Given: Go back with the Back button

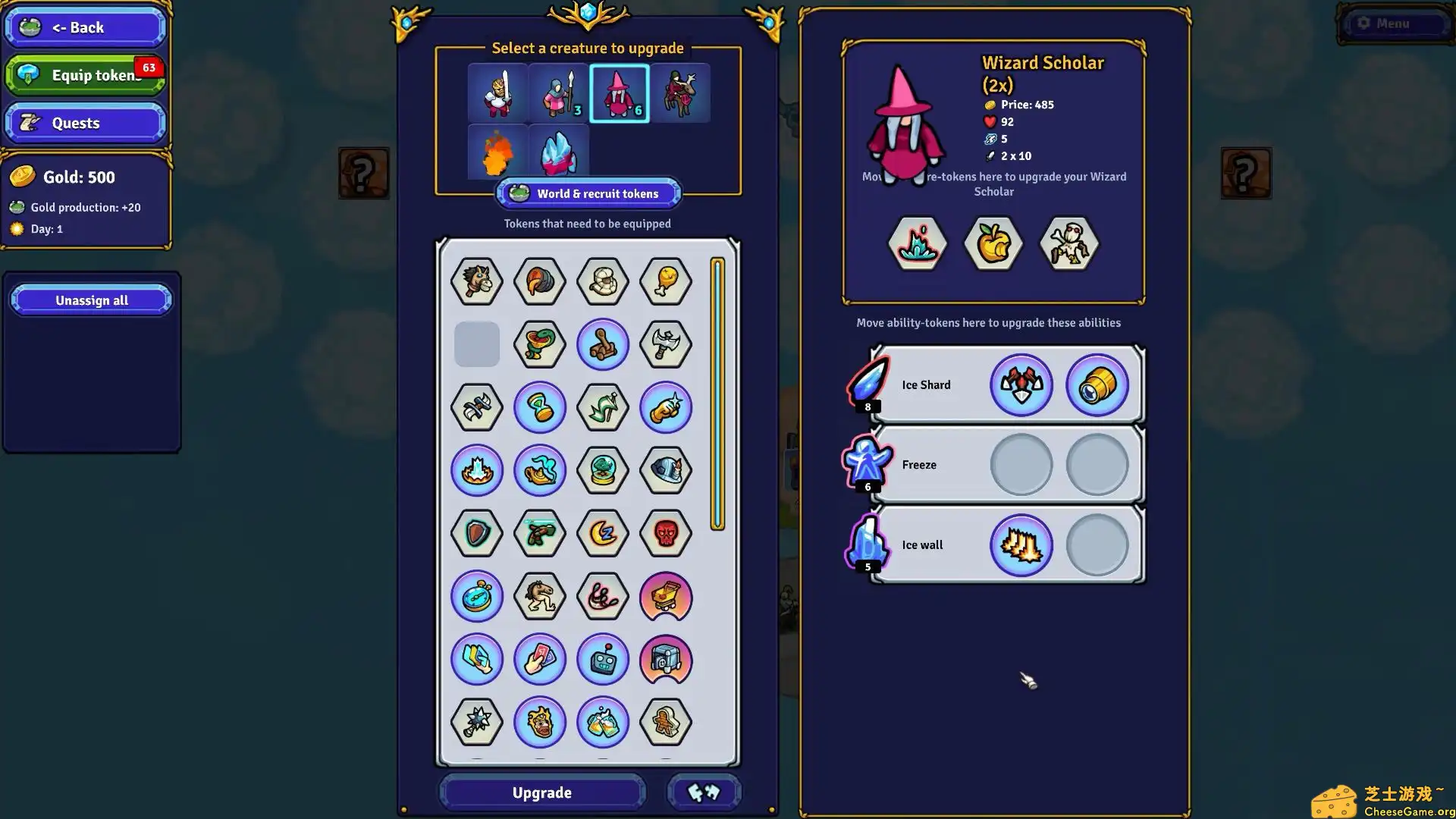Looking at the screenshot, I should (85, 27).
